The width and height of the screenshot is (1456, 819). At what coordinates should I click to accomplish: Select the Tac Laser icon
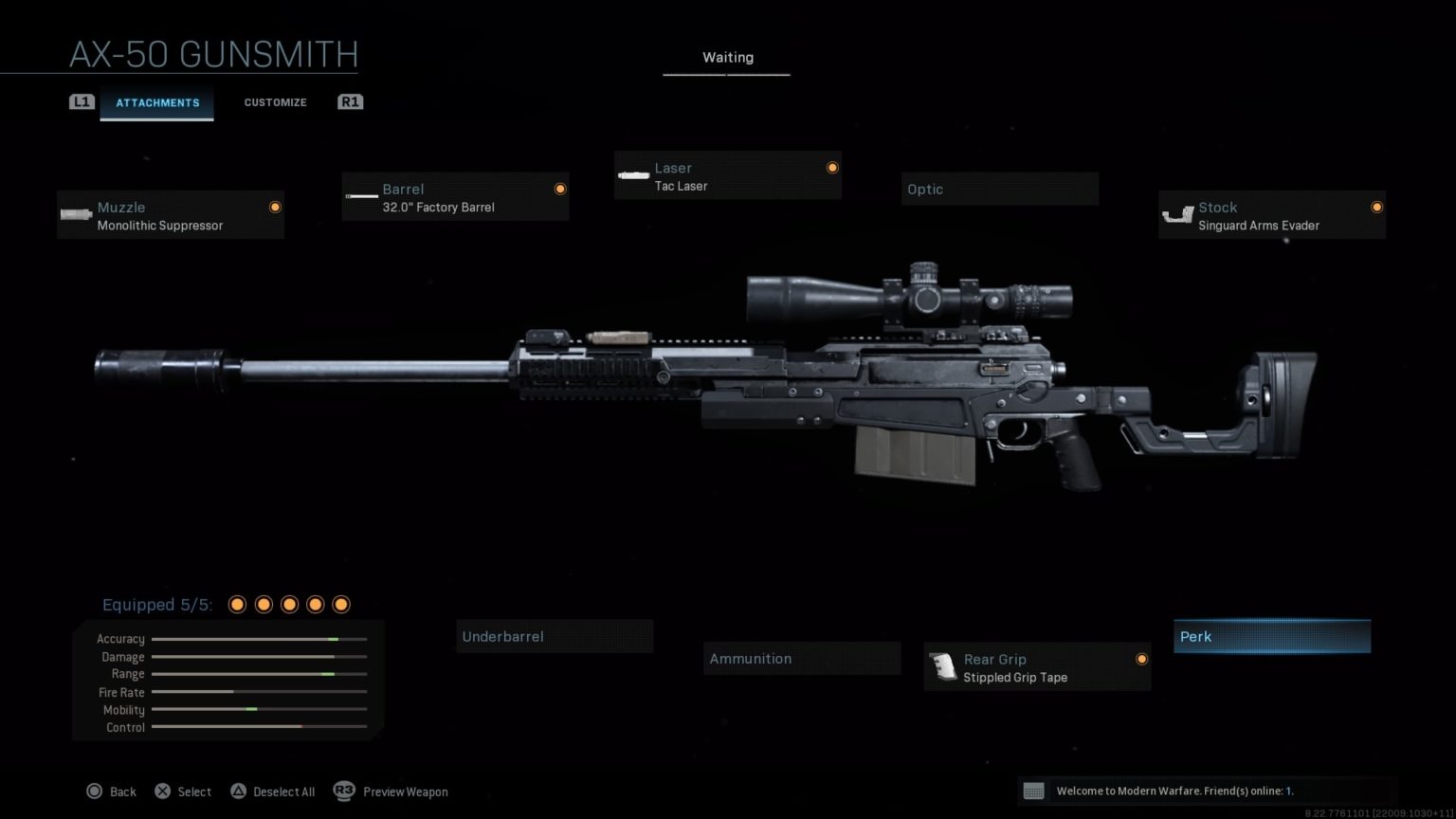[632, 175]
